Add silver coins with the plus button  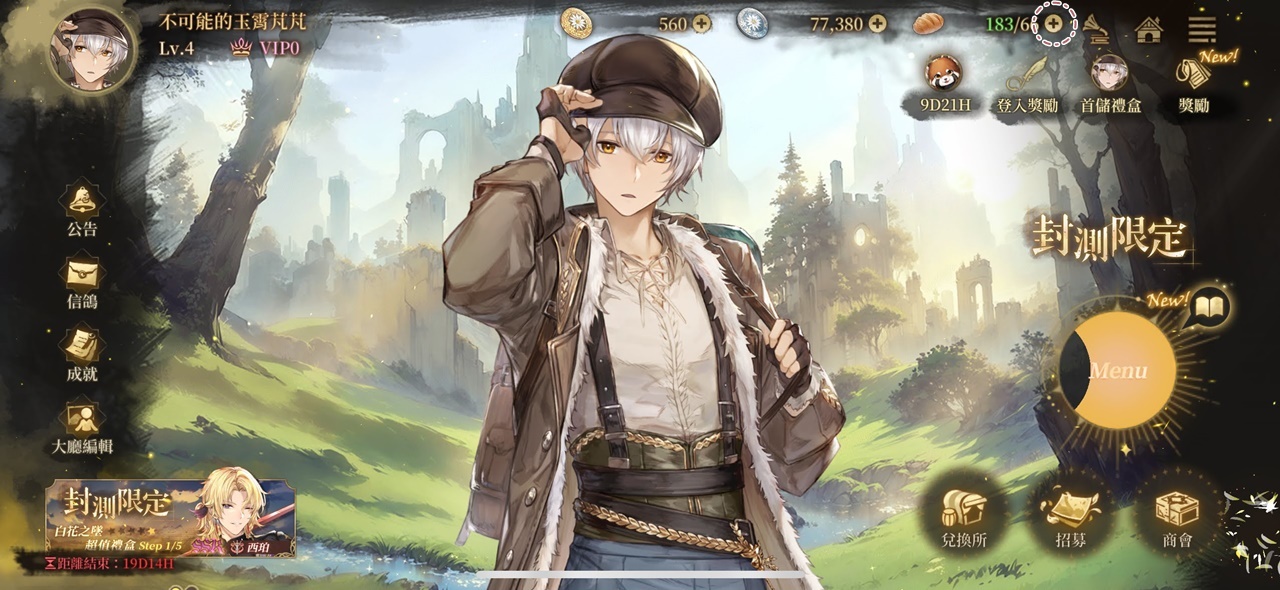[x=877, y=23]
